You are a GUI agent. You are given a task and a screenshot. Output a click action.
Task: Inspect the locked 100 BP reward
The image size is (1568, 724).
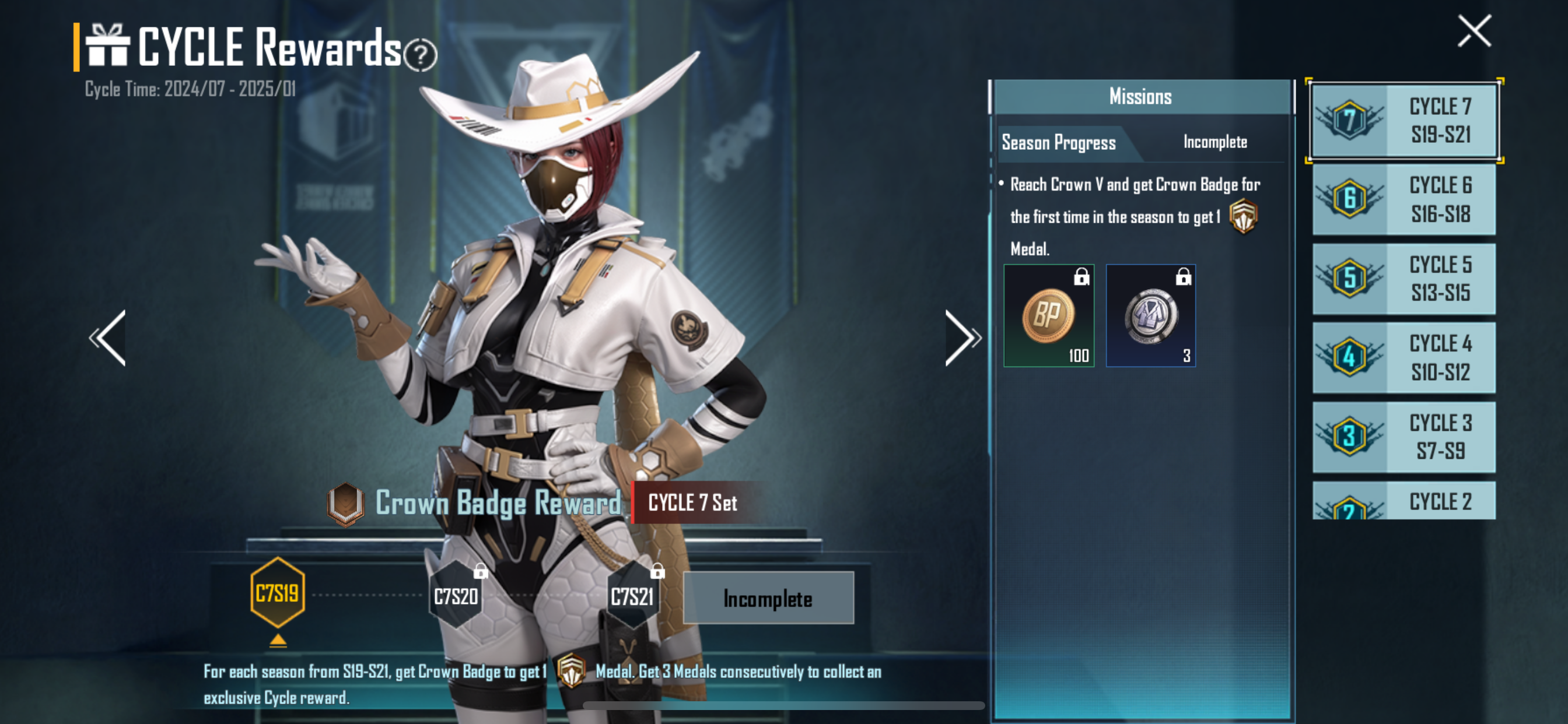[x=1049, y=316]
